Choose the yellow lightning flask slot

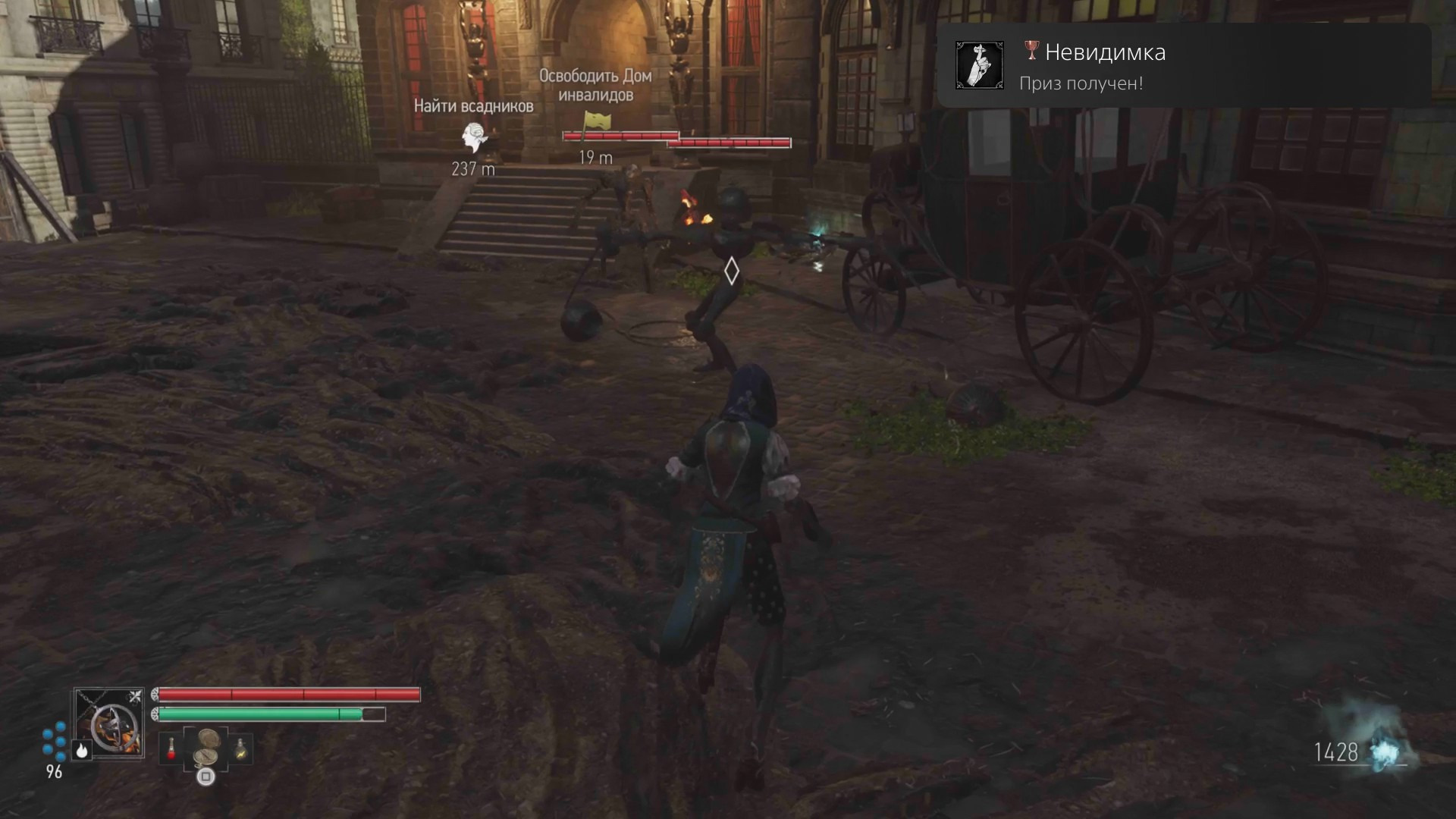241,748
